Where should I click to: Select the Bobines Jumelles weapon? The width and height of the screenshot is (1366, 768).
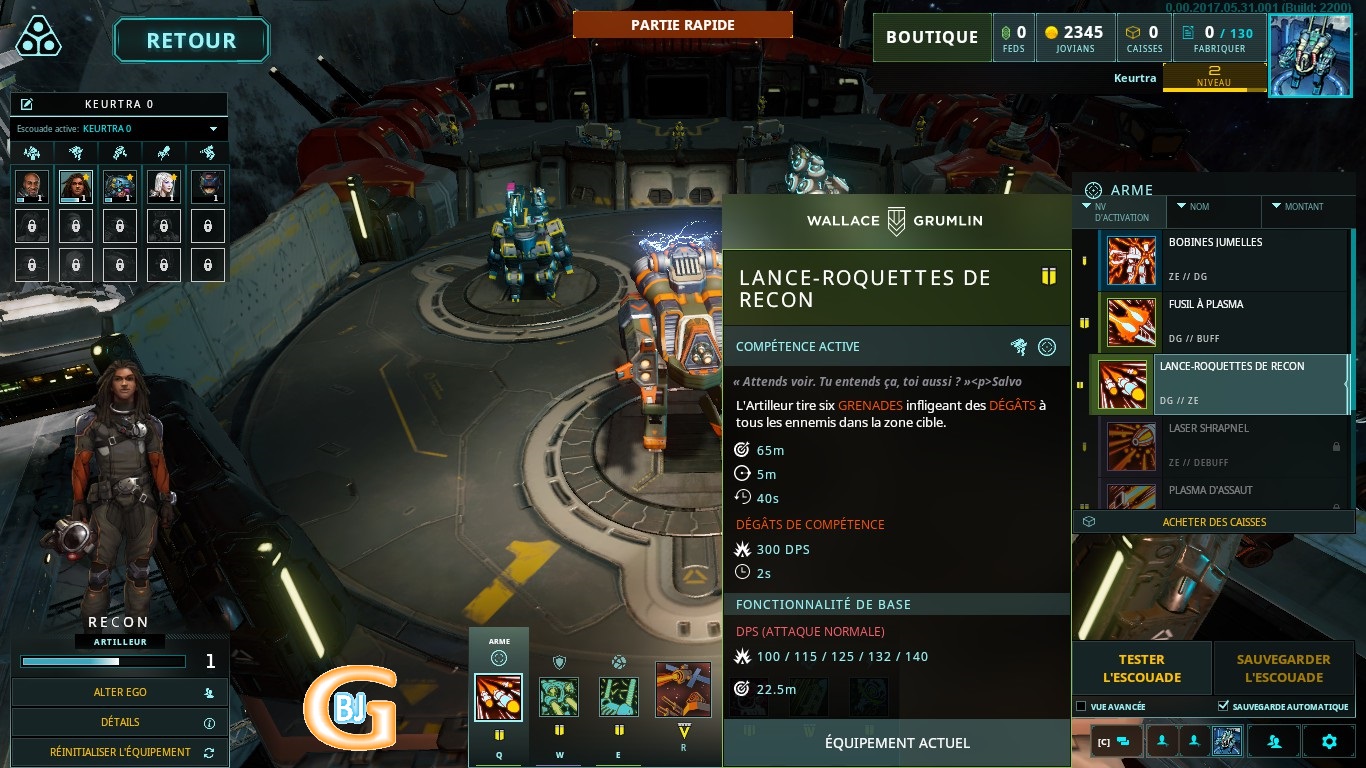[1225, 260]
